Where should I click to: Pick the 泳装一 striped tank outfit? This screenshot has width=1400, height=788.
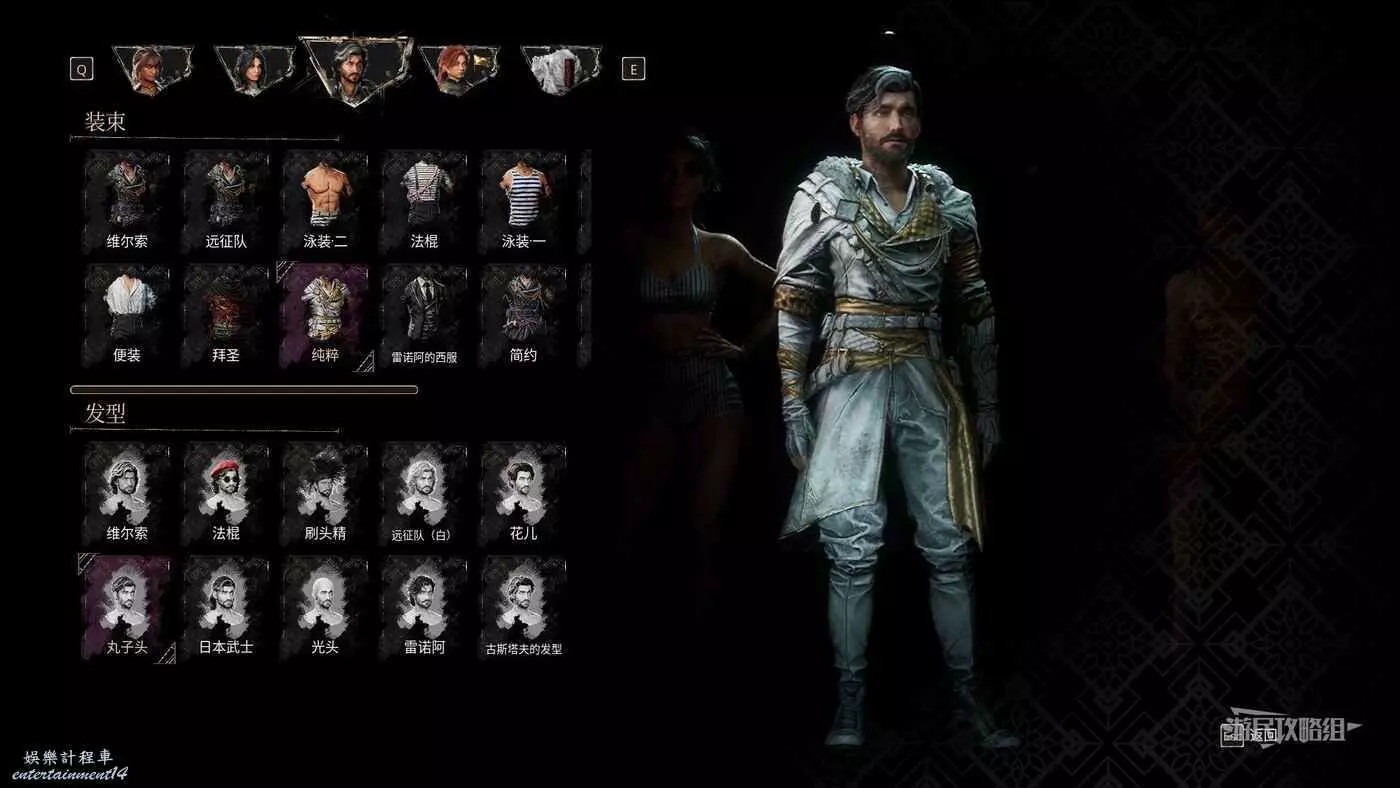(523, 201)
